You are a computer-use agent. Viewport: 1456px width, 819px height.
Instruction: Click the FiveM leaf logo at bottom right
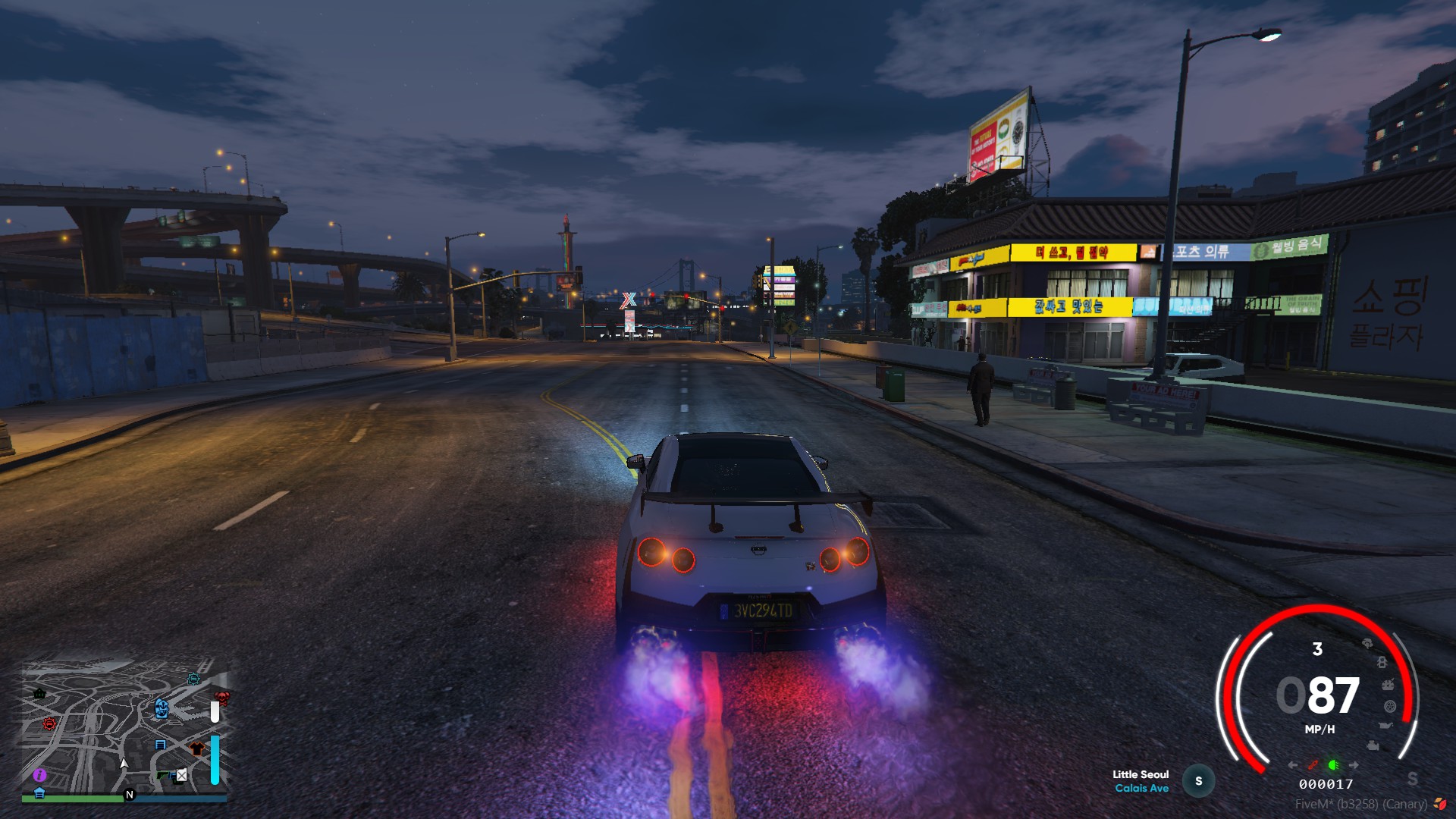pyautogui.click(x=1440, y=803)
